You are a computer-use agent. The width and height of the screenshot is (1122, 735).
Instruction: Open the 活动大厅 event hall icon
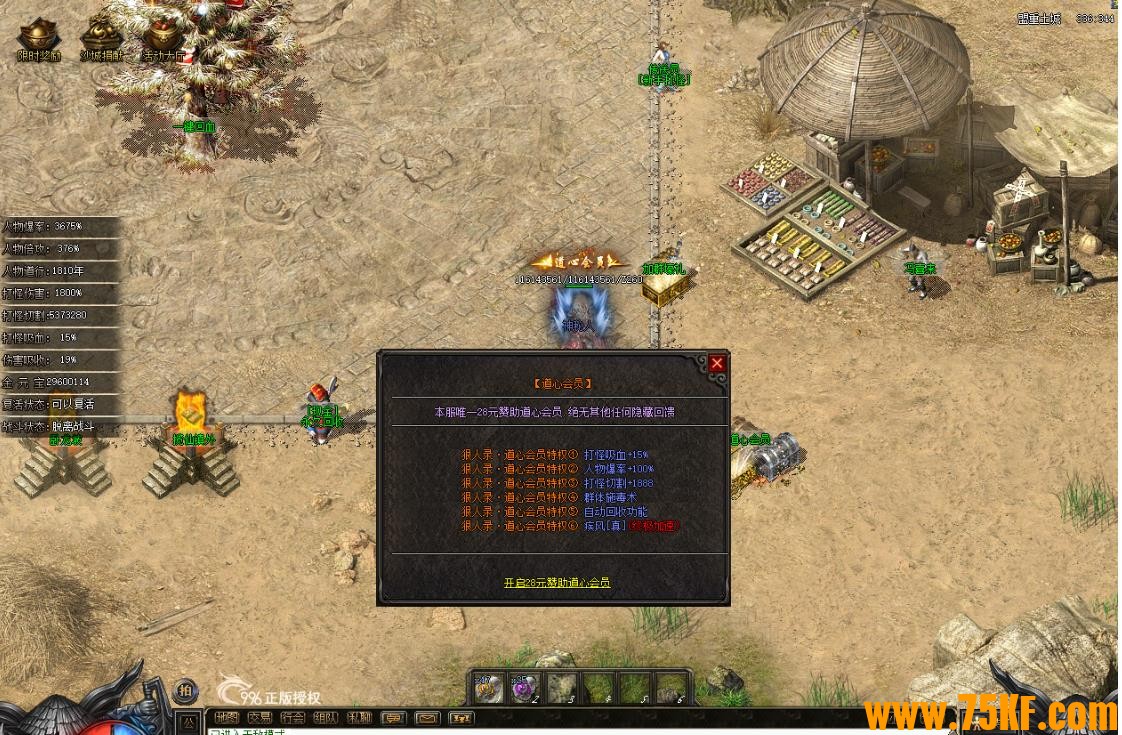(x=163, y=40)
